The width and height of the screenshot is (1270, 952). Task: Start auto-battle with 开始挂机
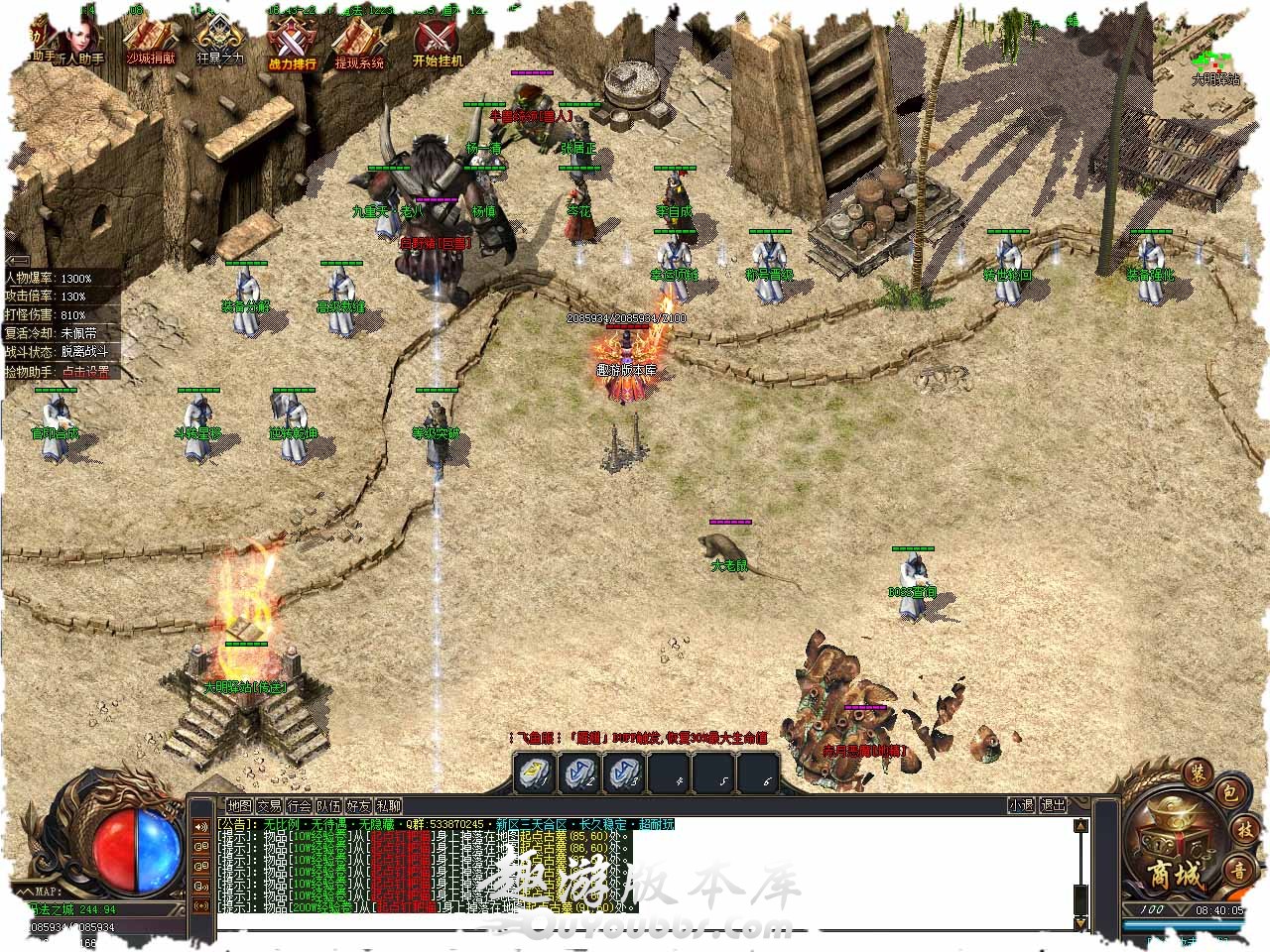(x=437, y=44)
